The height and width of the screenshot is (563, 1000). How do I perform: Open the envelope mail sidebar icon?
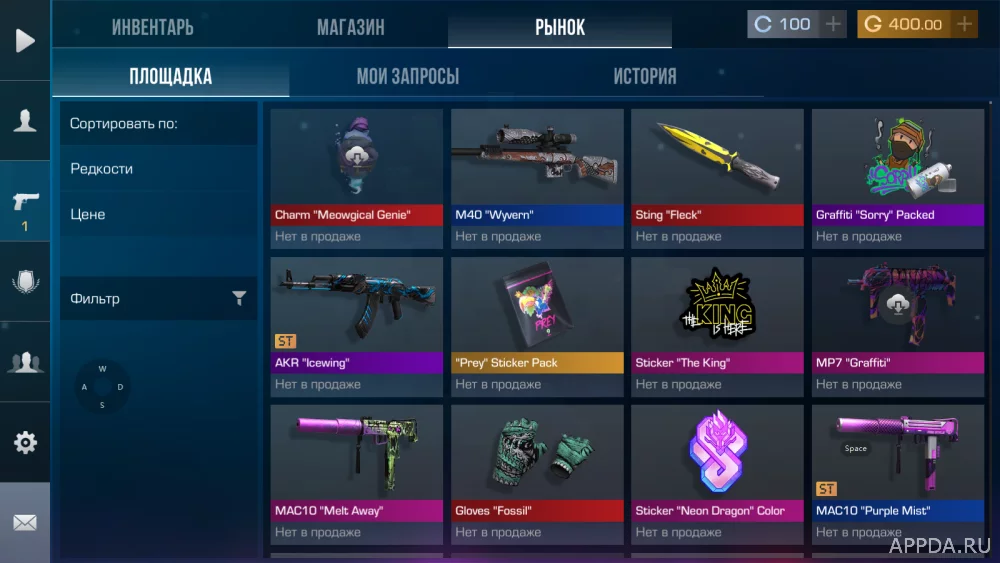coord(25,522)
